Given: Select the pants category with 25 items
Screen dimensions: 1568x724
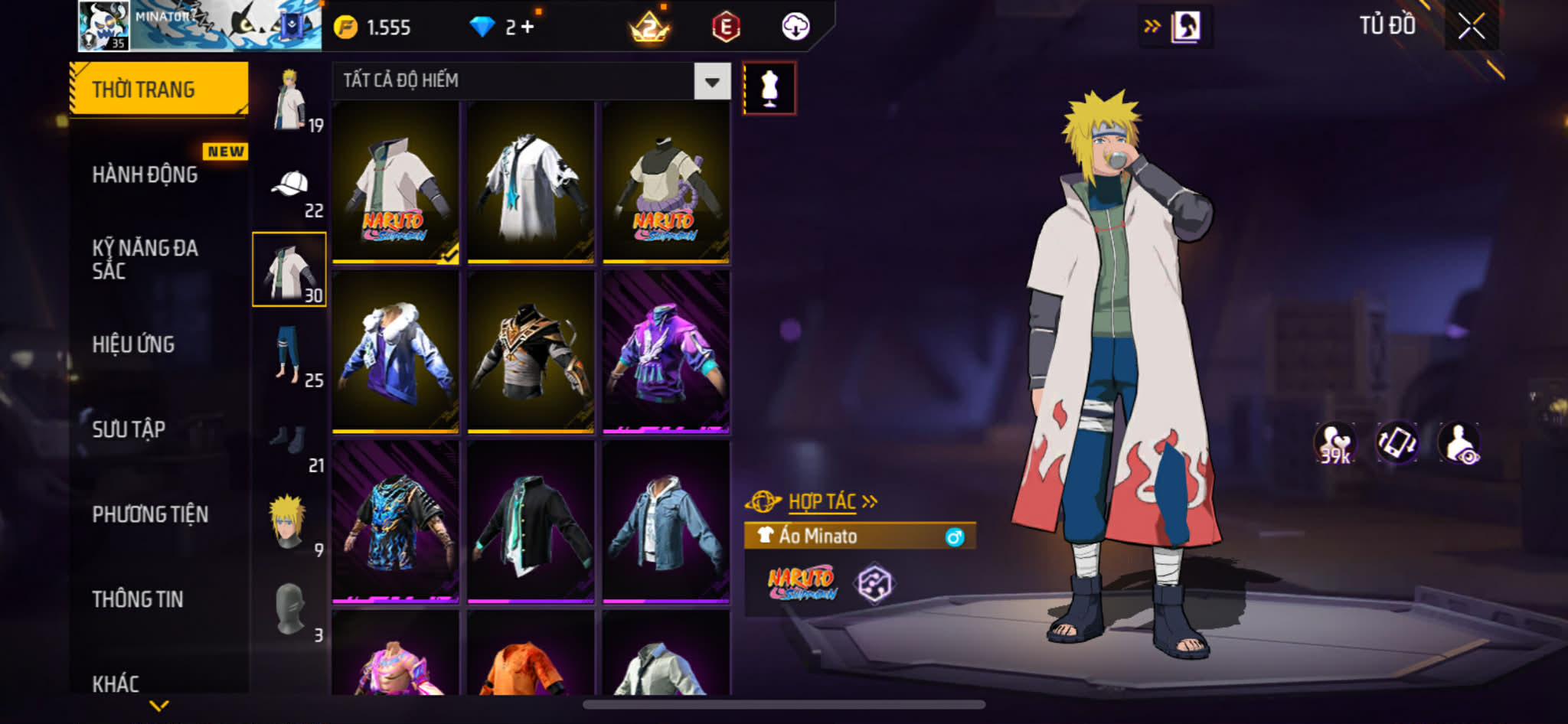Looking at the screenshot, I should [x=289, y=354].
